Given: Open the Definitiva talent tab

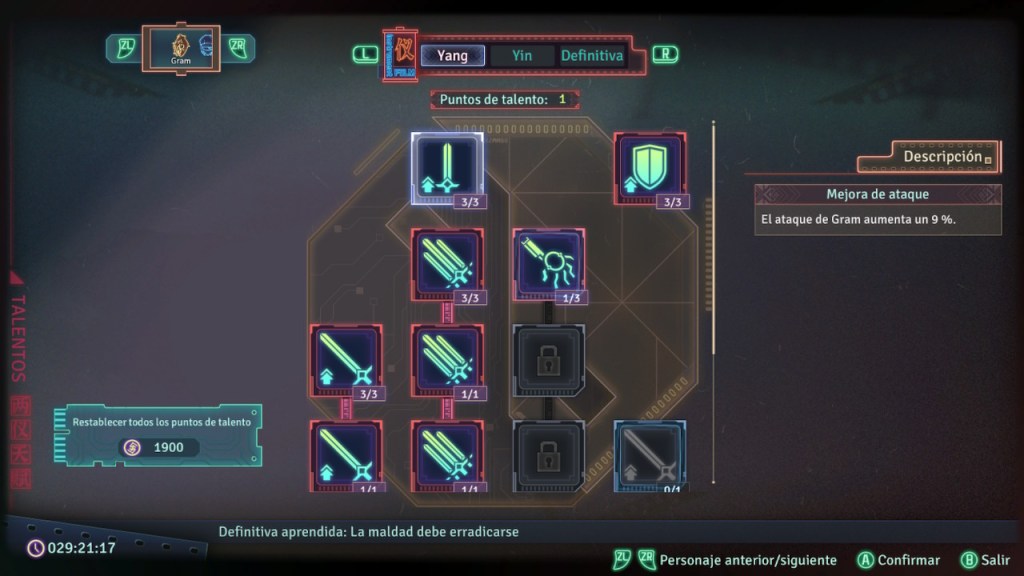Looking at the screenshot, I should point(592,56).
